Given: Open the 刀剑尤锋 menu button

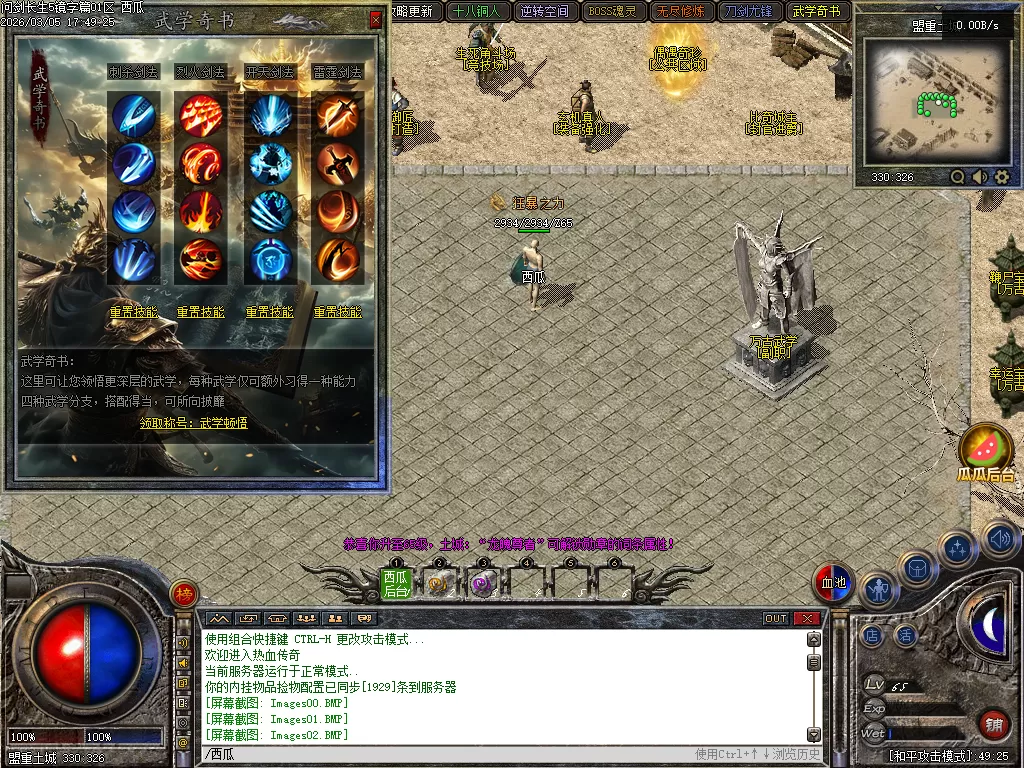Looking at the screenshot, I should pyautogui.click(x=748, y=12).
